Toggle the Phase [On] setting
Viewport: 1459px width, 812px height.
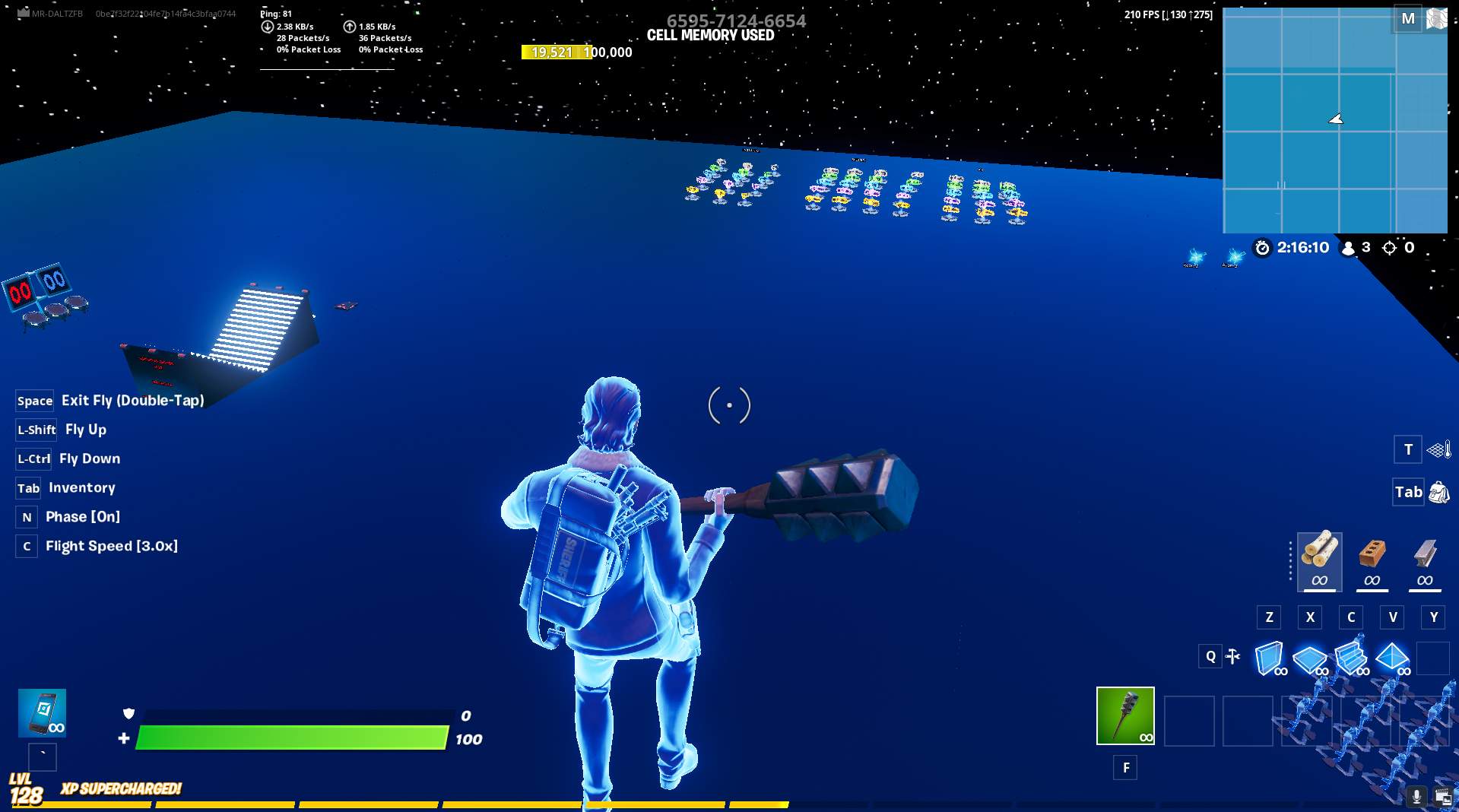point(82,516)
